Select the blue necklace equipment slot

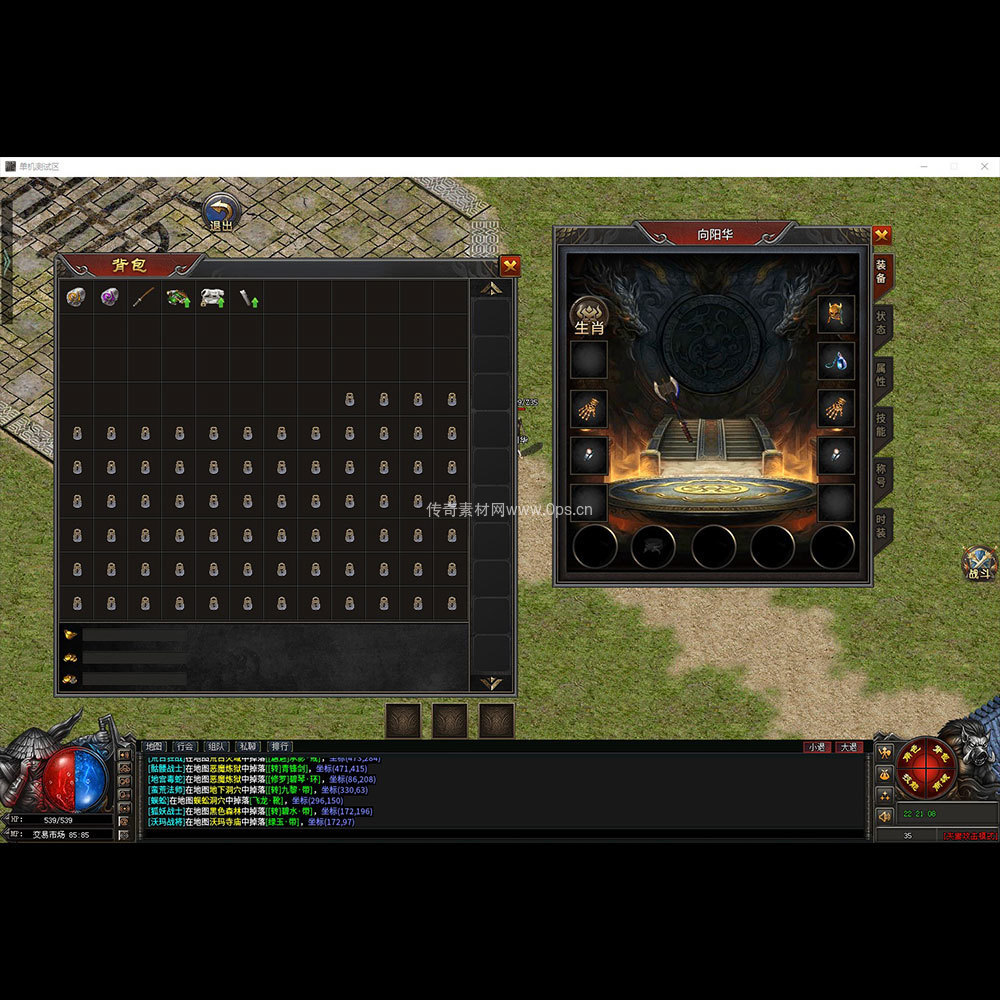pos(836,361)
